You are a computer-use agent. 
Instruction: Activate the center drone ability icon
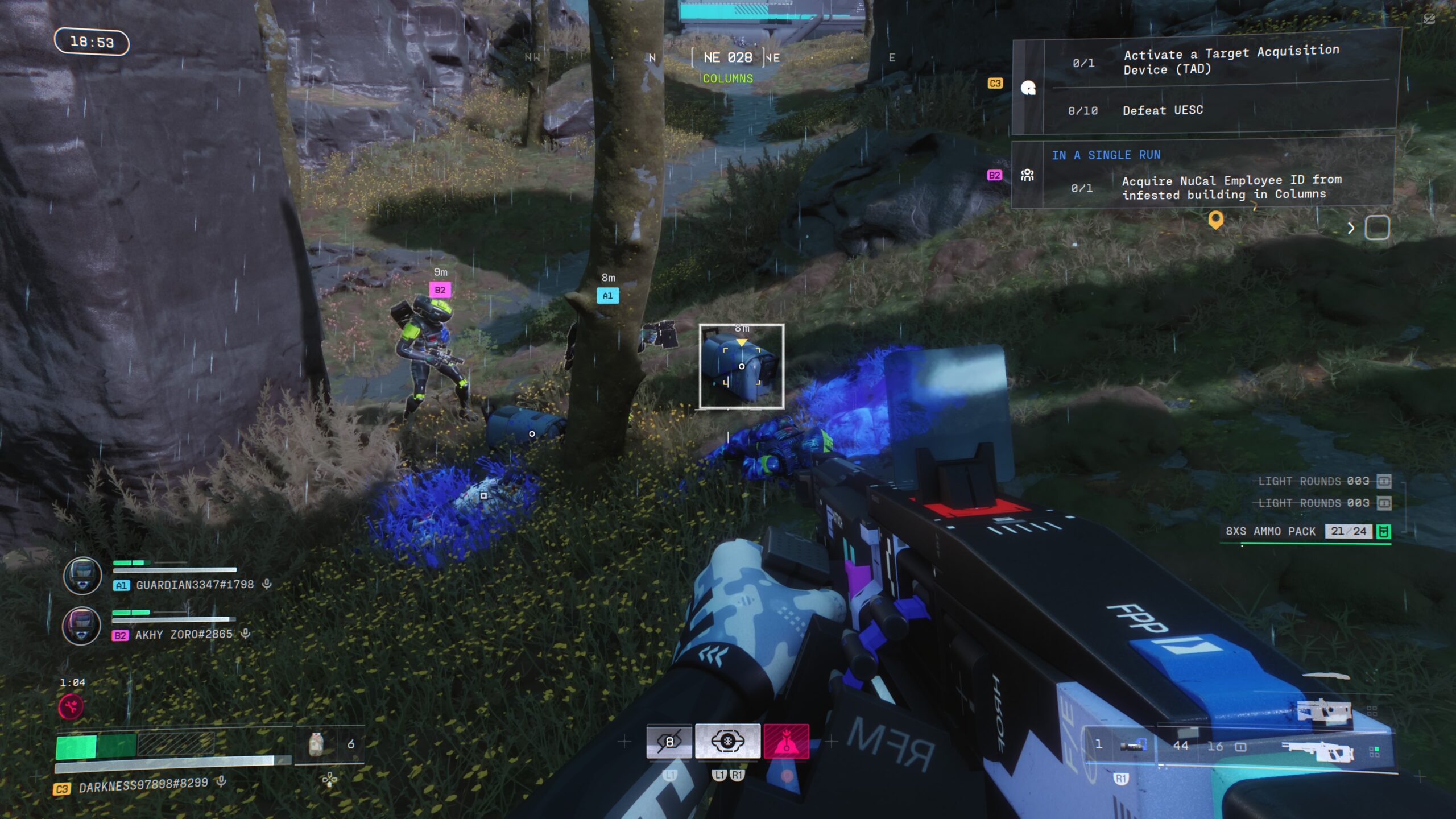pyautogui.click(x=727, y=742)
